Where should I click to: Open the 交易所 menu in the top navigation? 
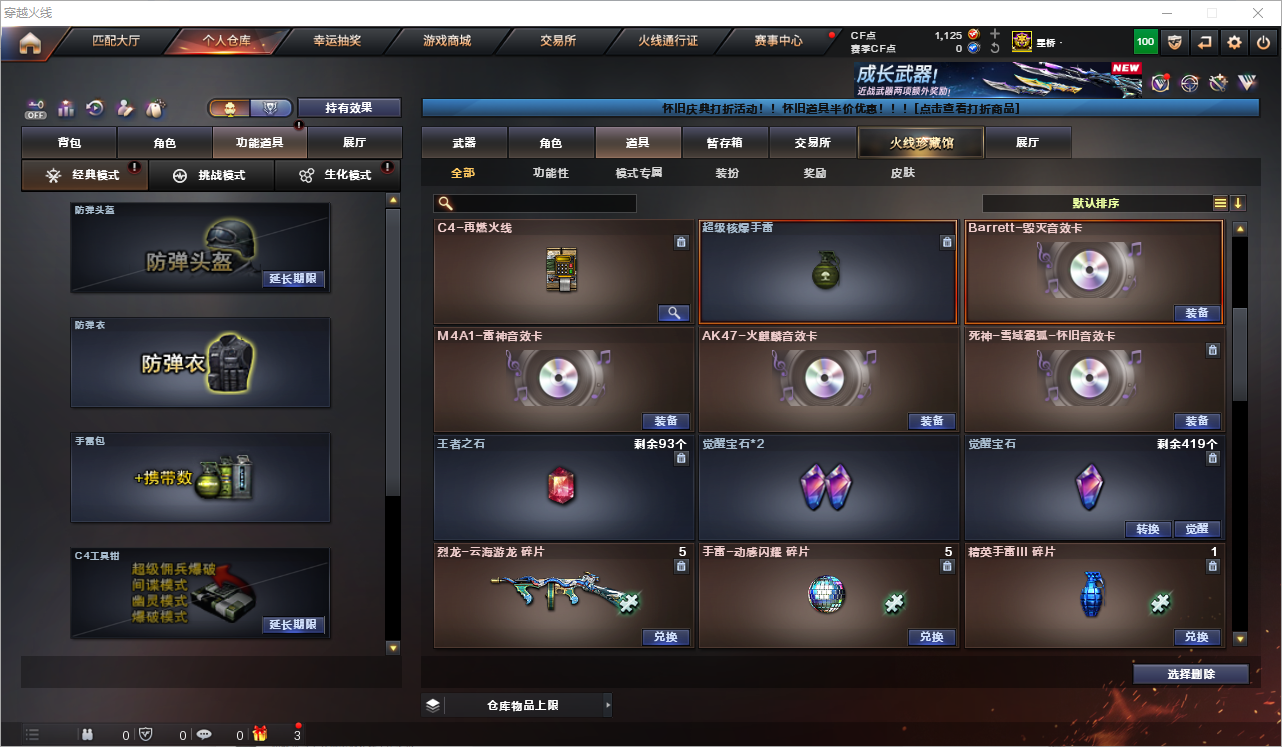tap(558, 42)
